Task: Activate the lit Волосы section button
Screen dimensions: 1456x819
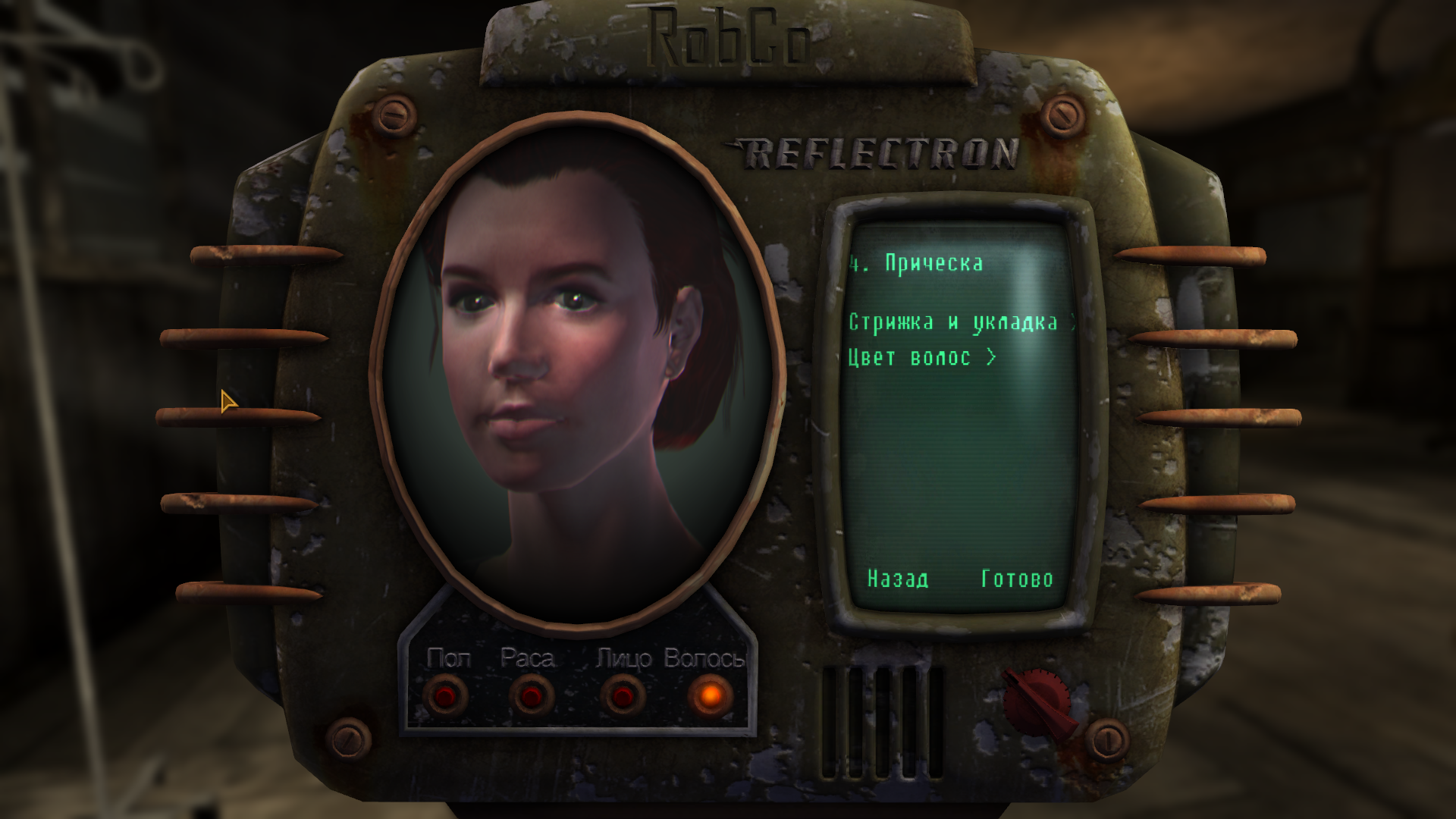Action: click(x=710, y=695)
